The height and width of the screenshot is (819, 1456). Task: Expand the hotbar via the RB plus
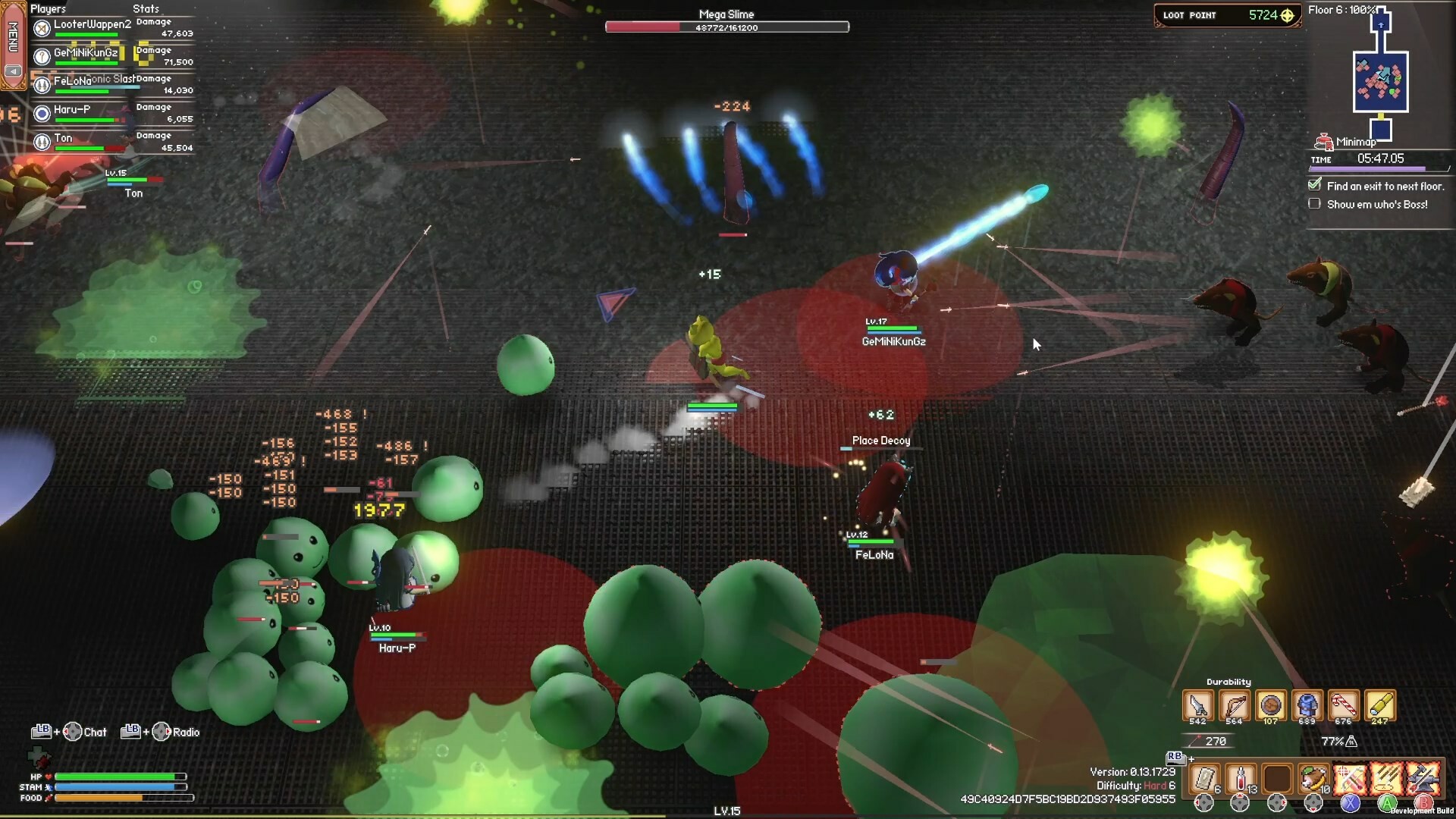[1191, 759]
